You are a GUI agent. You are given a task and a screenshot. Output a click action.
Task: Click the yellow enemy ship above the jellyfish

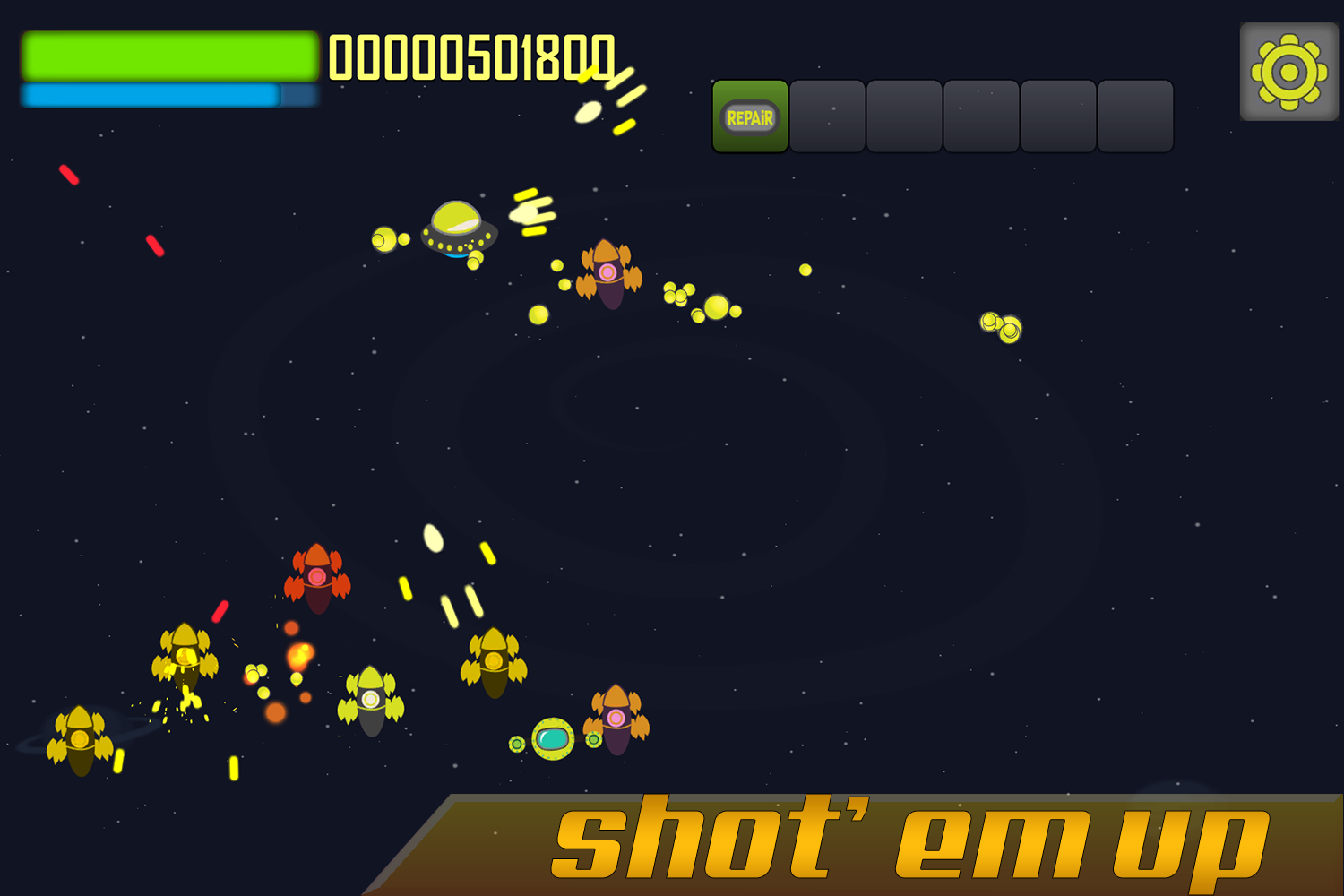494,660
